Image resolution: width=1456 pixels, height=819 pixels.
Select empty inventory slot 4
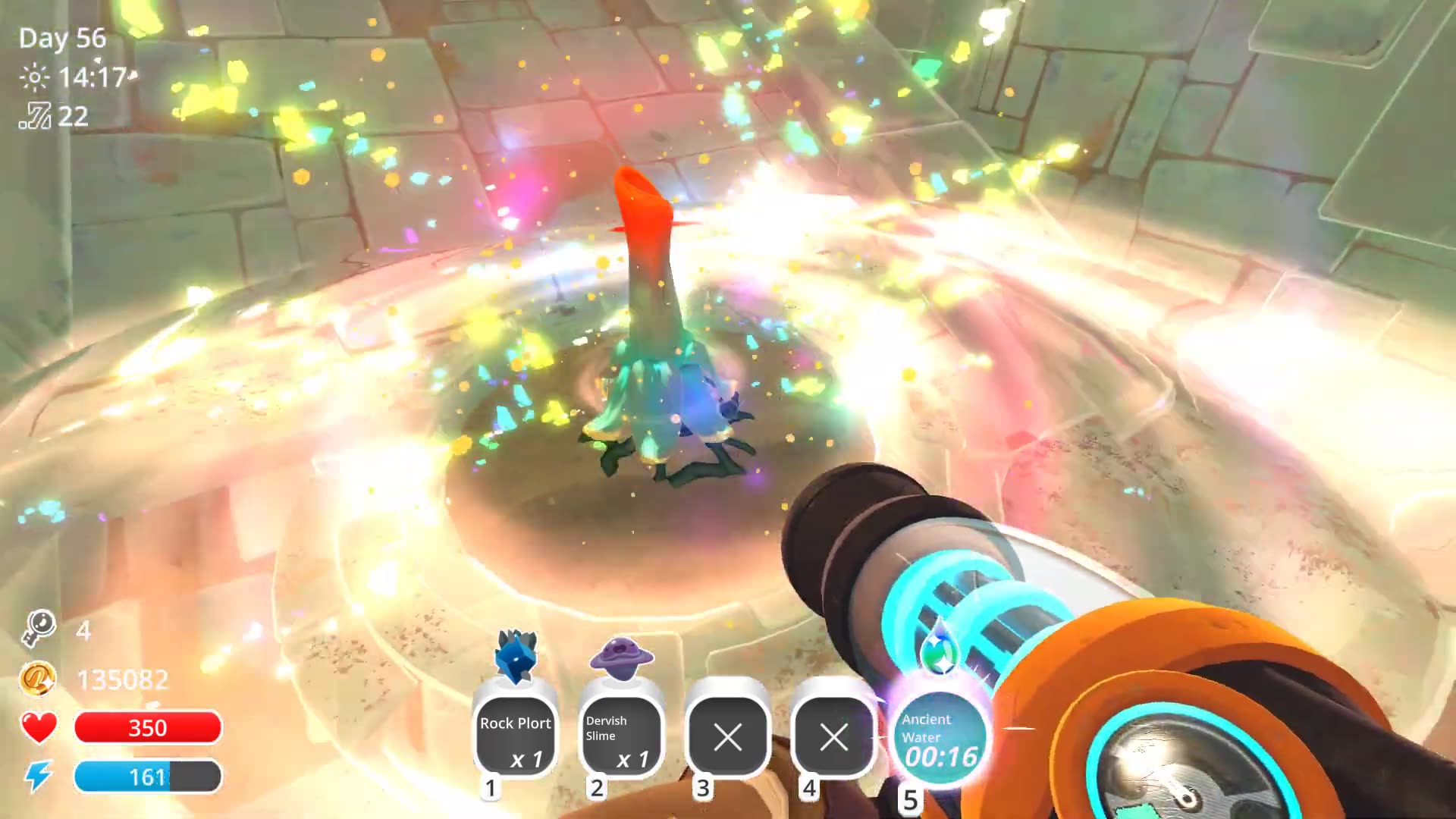pyautogui.click(x=832, y=737)
